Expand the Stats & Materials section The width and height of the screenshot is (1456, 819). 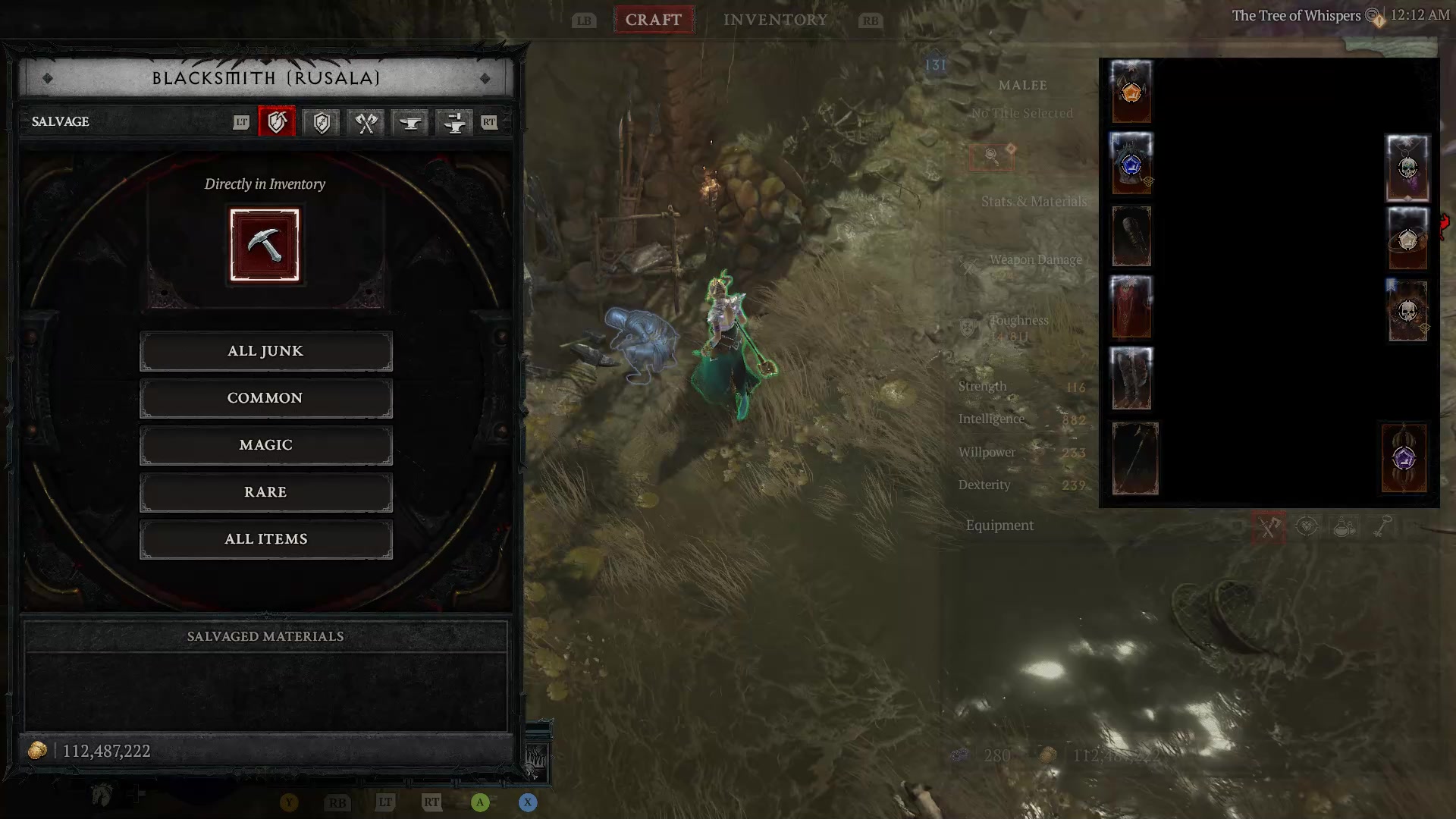[x=1032, y=202]
